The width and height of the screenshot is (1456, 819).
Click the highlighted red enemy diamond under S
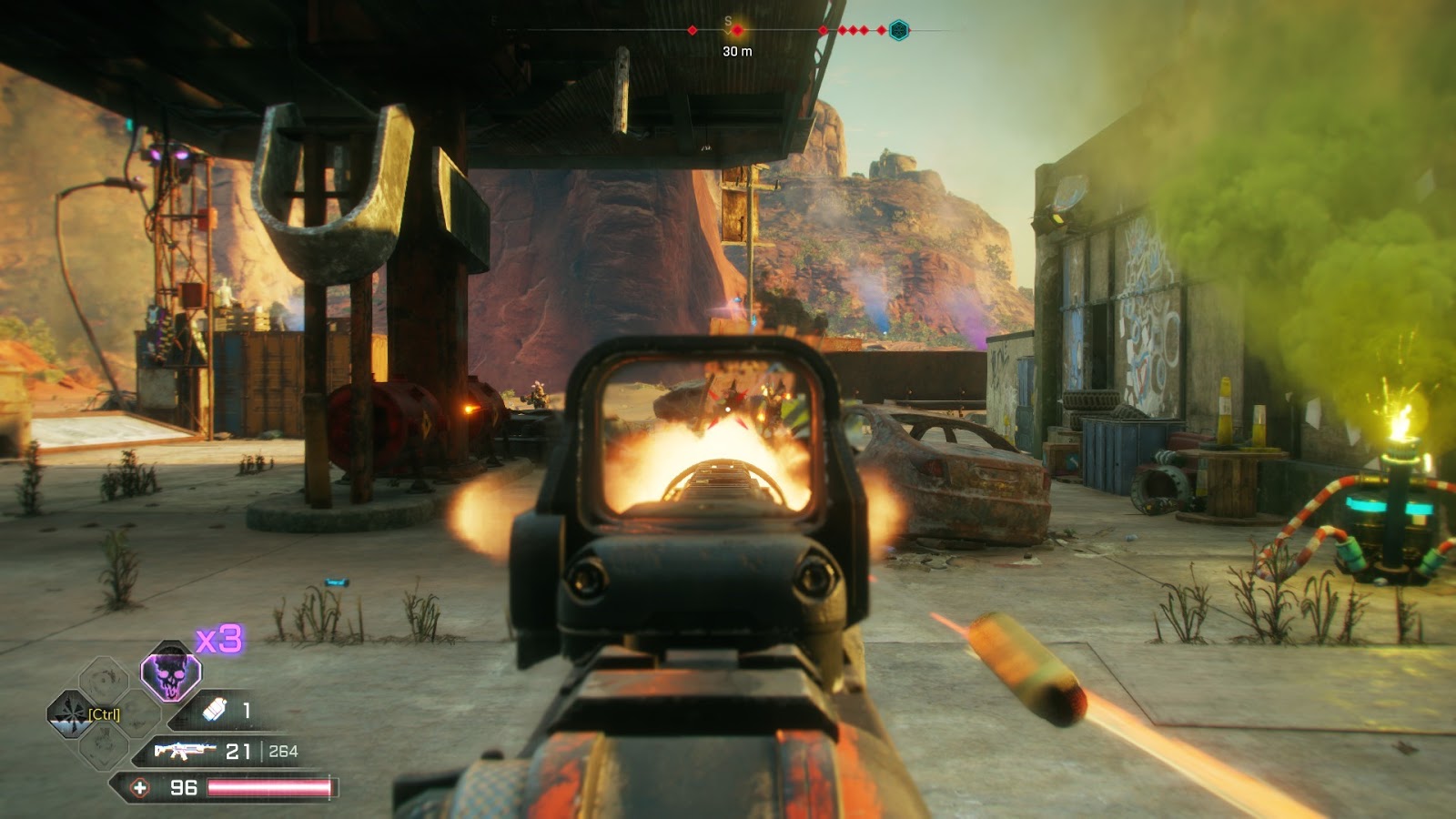click(738, 30)
